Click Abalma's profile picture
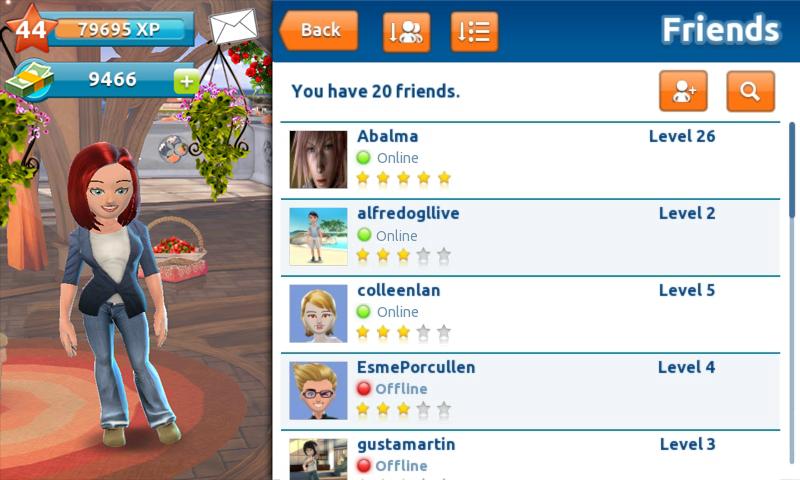 click(x=318, y=159)
